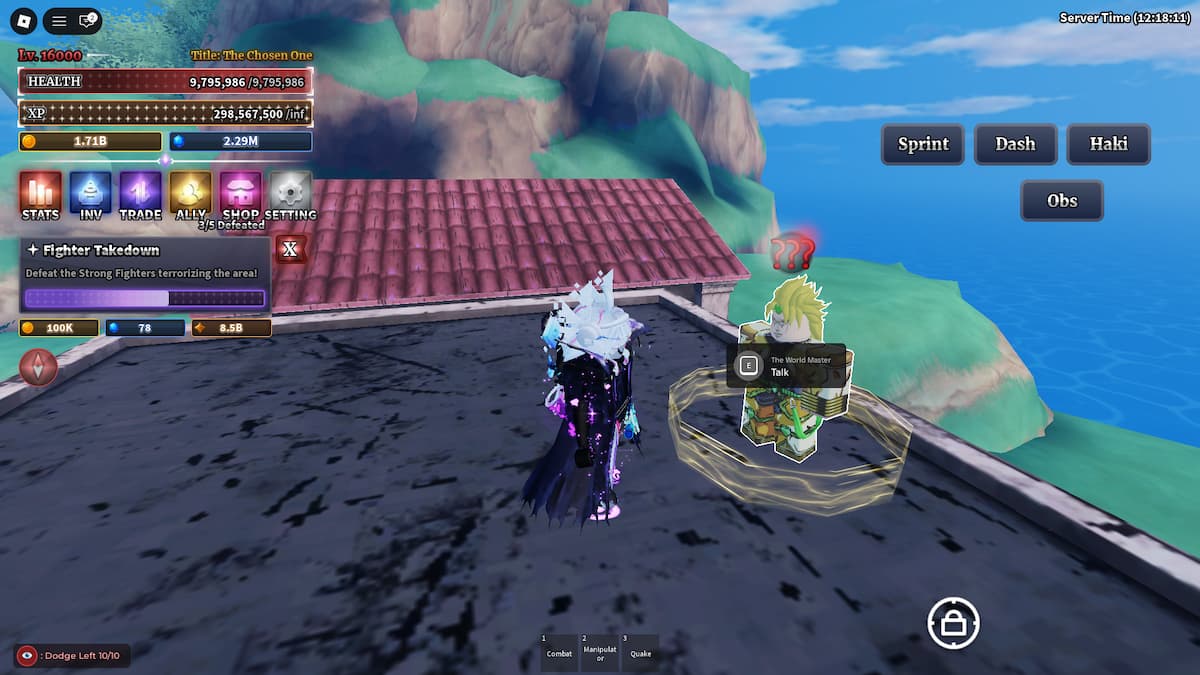Screen dimensions: 1200x675
Task: Close the Fighter Takedown quest with X
Action: [x=290, y=249]
